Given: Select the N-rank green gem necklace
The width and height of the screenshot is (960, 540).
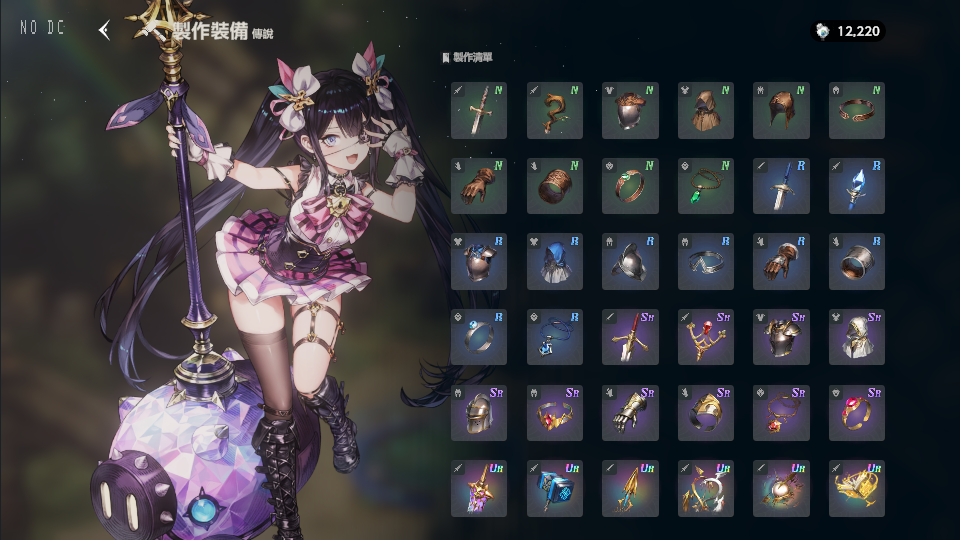Looking at the screenshot, I should click(706, 186).
